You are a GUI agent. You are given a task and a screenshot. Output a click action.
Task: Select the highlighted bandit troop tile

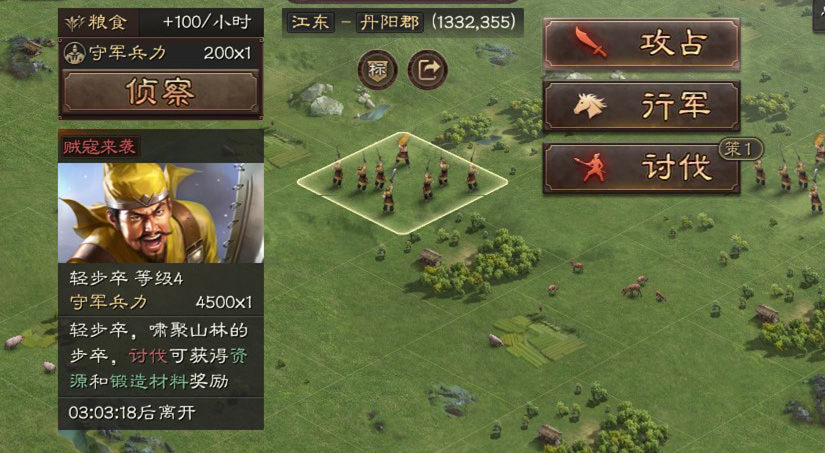click(x=402, y=183)
